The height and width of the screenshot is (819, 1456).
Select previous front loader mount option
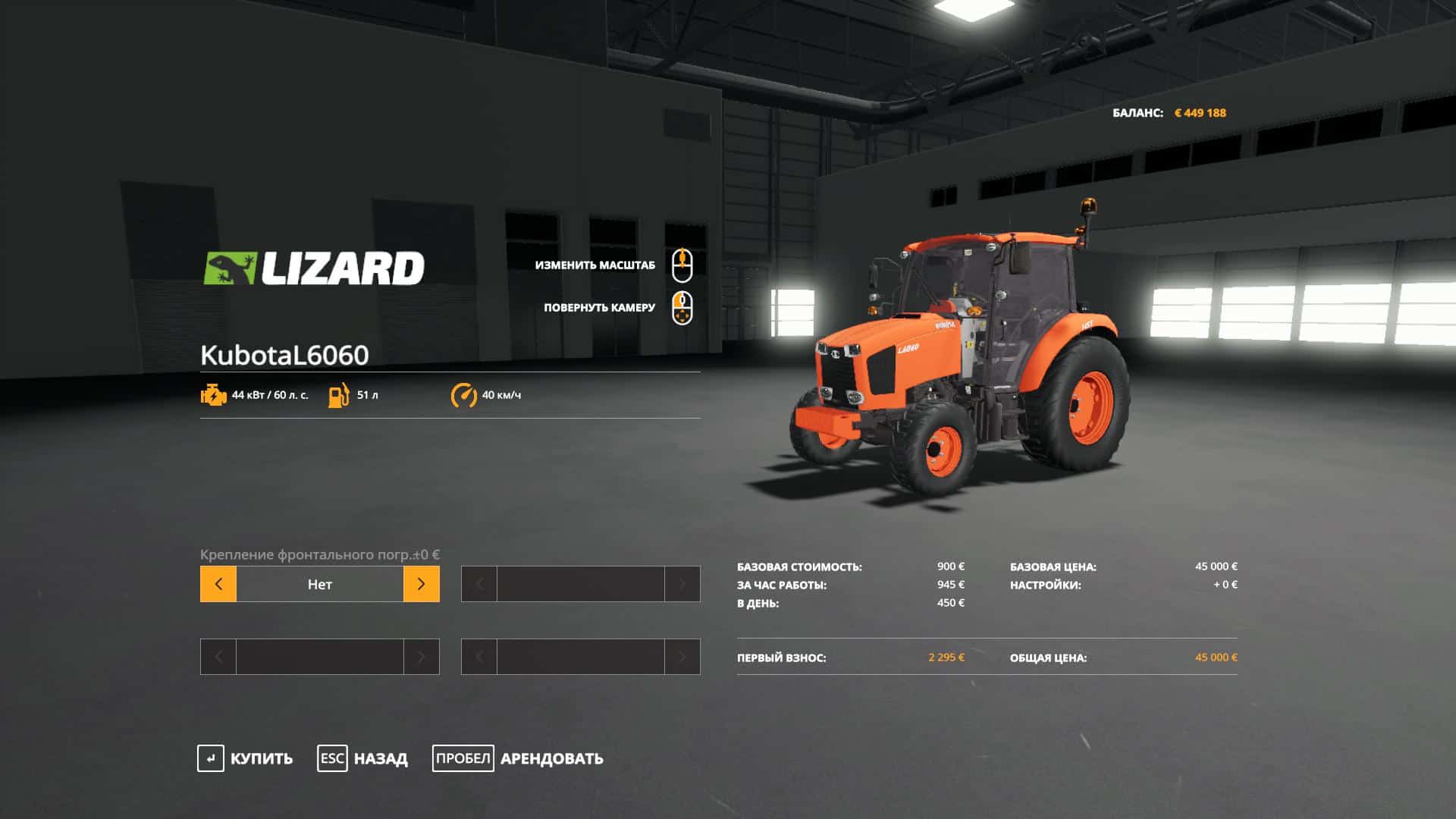(x=218, y=584)
